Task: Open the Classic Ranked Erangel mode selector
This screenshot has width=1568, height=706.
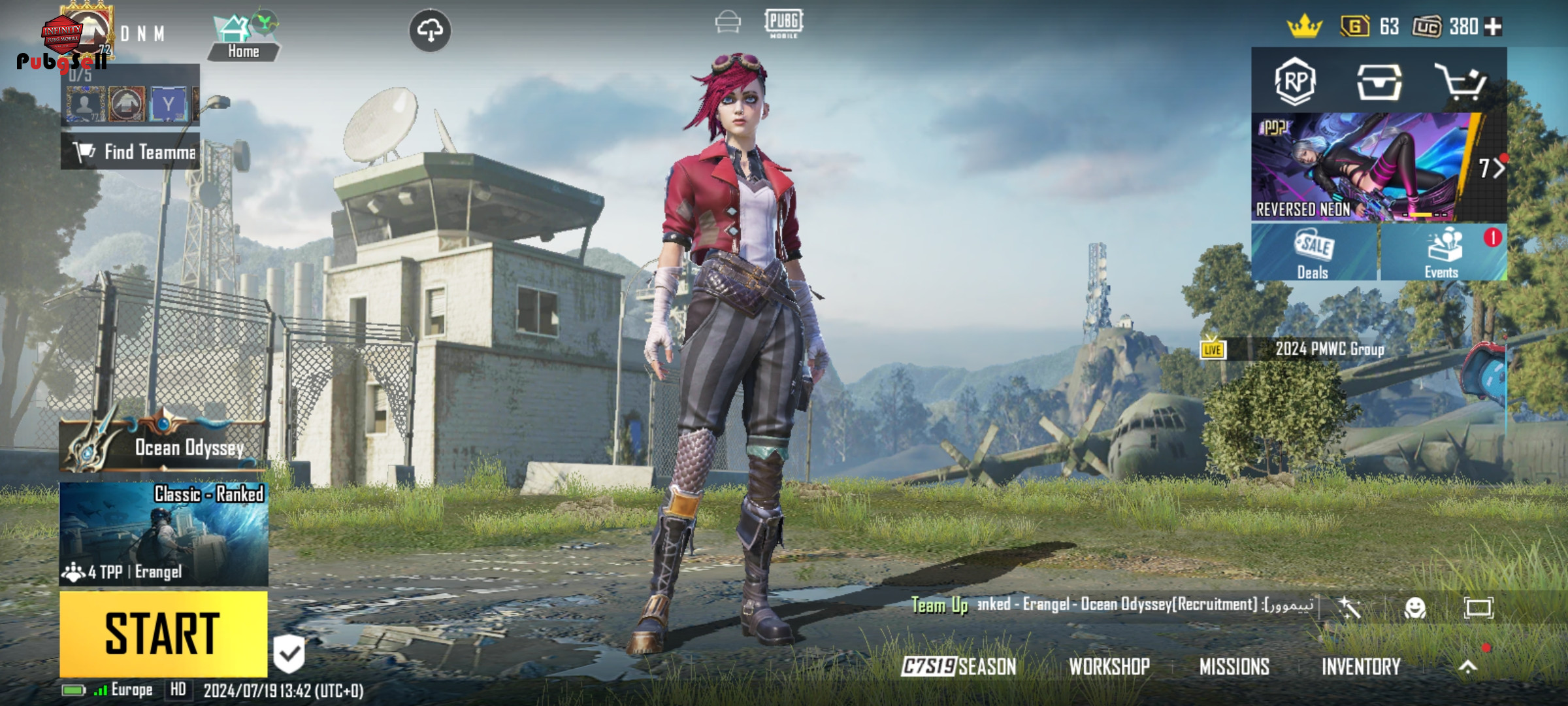Action: [x=163, y=533]
